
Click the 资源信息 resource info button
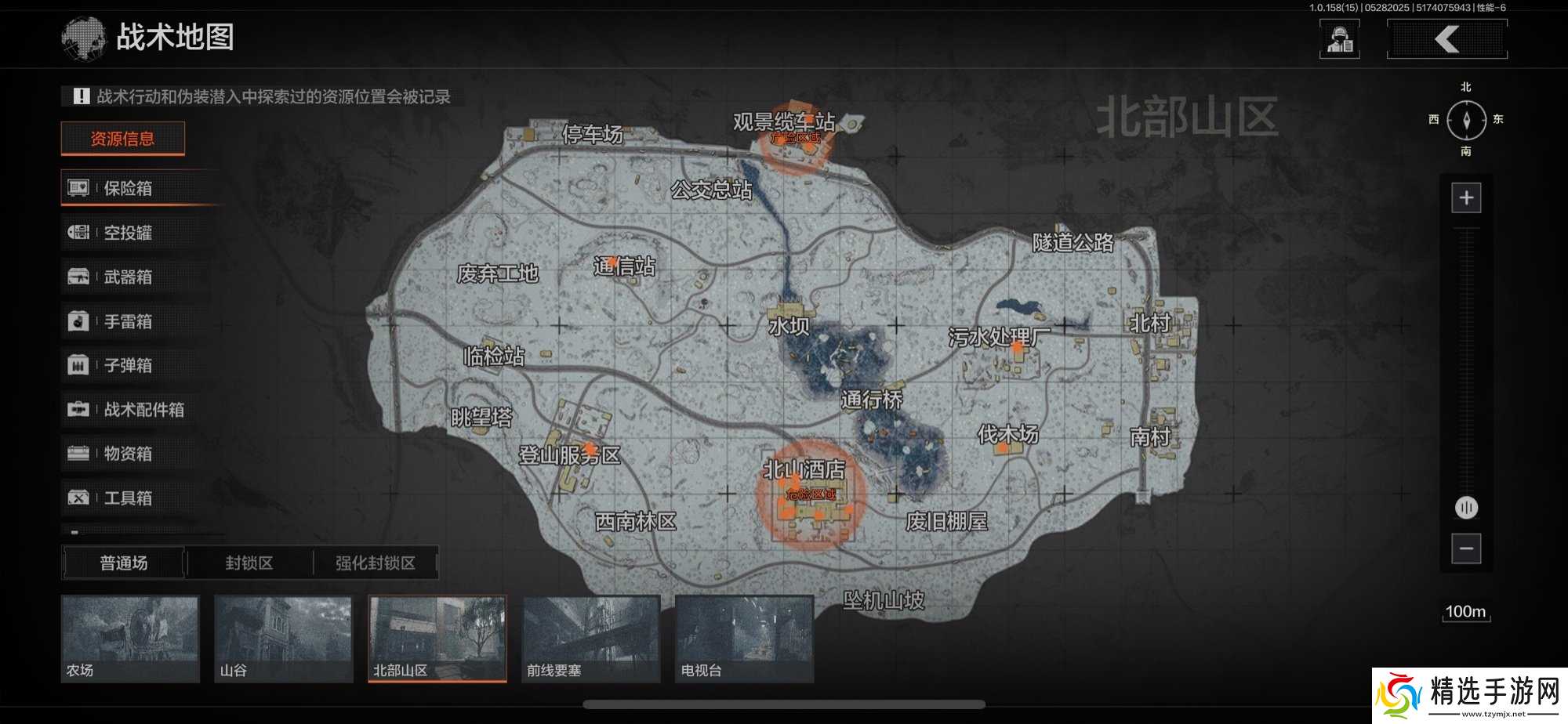(123, 138)
